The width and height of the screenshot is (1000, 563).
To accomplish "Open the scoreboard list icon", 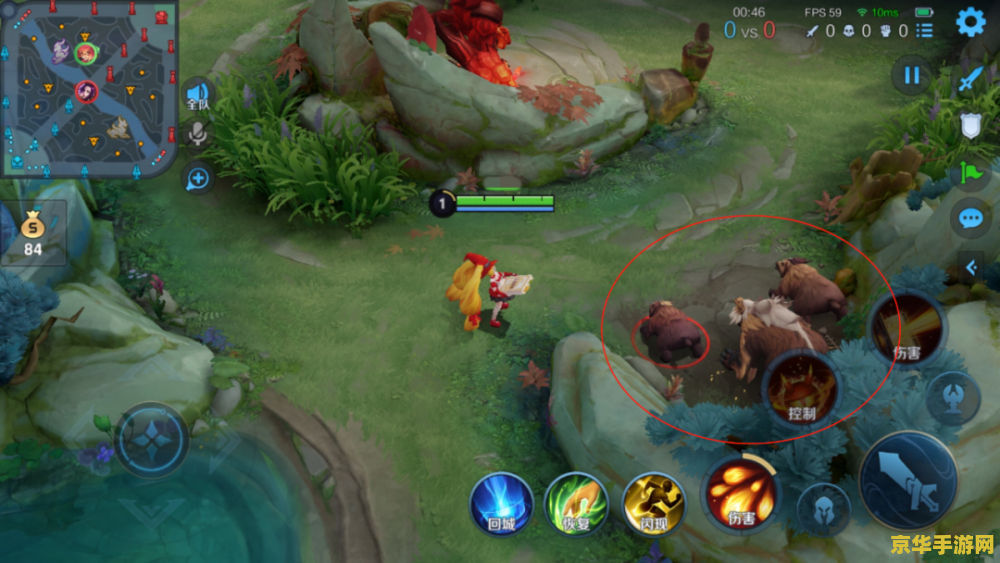I will (x=925, y=31).
